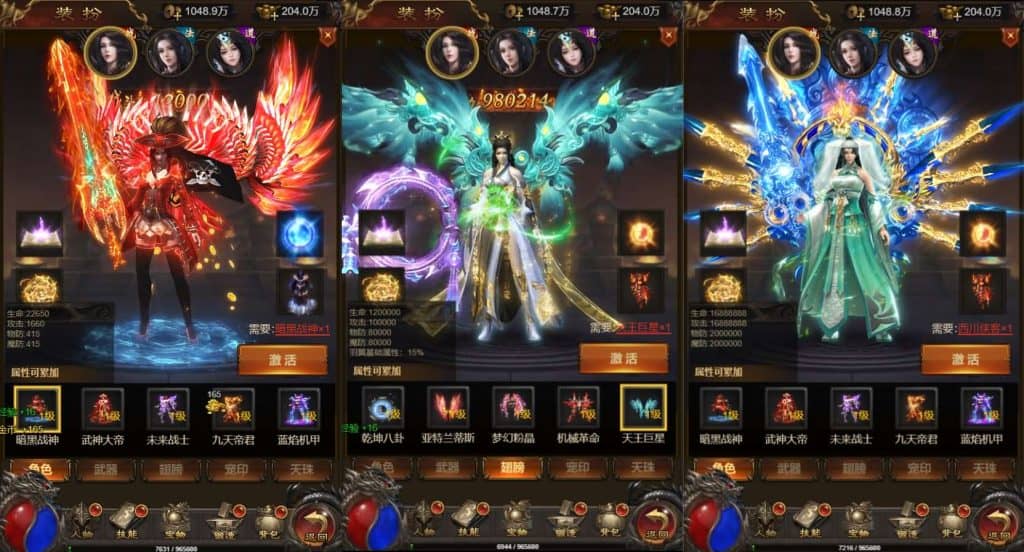Select the gold-framed 暗黑战神 costume thumbnail
Viewport: 1024px width, 552px height.
coord(39,408)
